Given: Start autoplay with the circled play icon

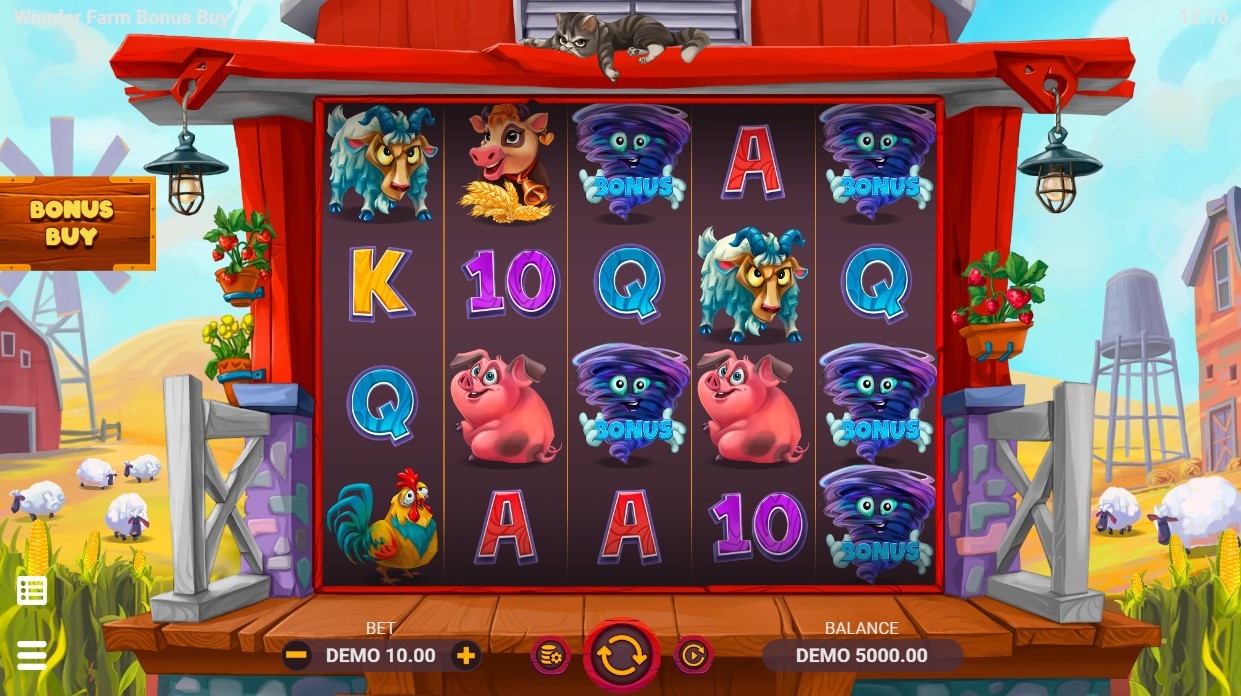Looking at the screenshot, I should [x=693, y=656].
